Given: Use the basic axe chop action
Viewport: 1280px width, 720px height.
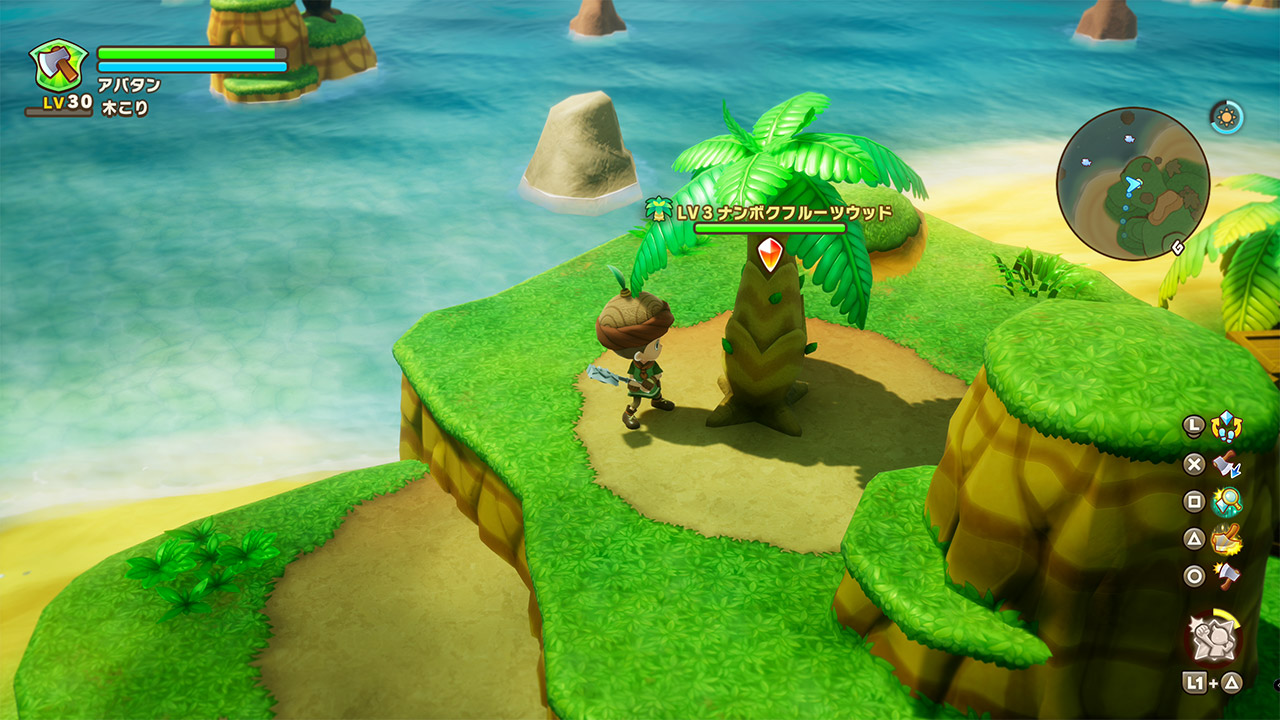Looking at the screenshot, I should 1226,576.
